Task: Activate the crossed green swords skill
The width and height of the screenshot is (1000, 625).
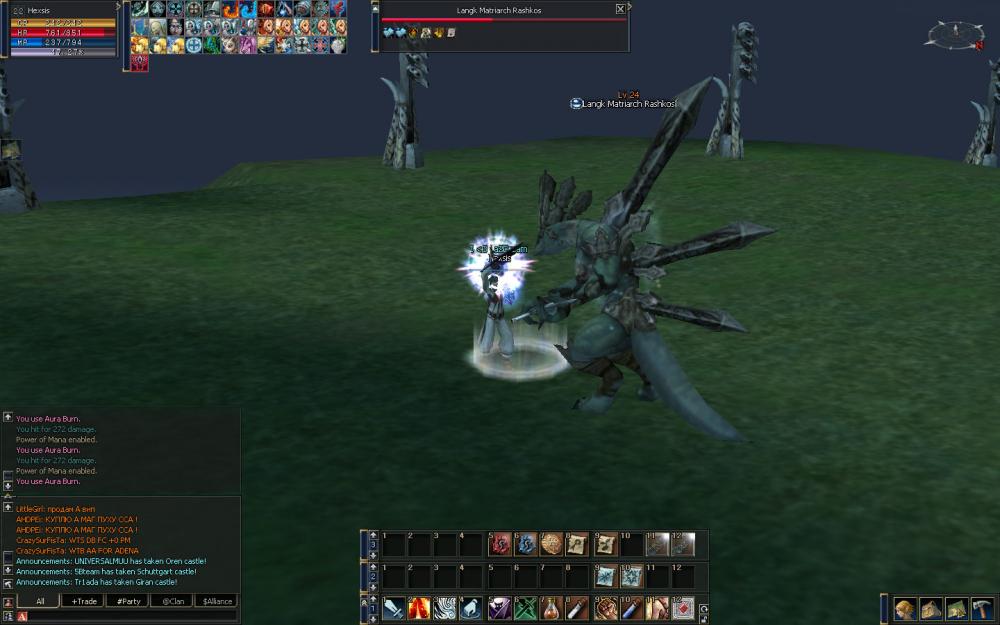Action: coord(527,607)
